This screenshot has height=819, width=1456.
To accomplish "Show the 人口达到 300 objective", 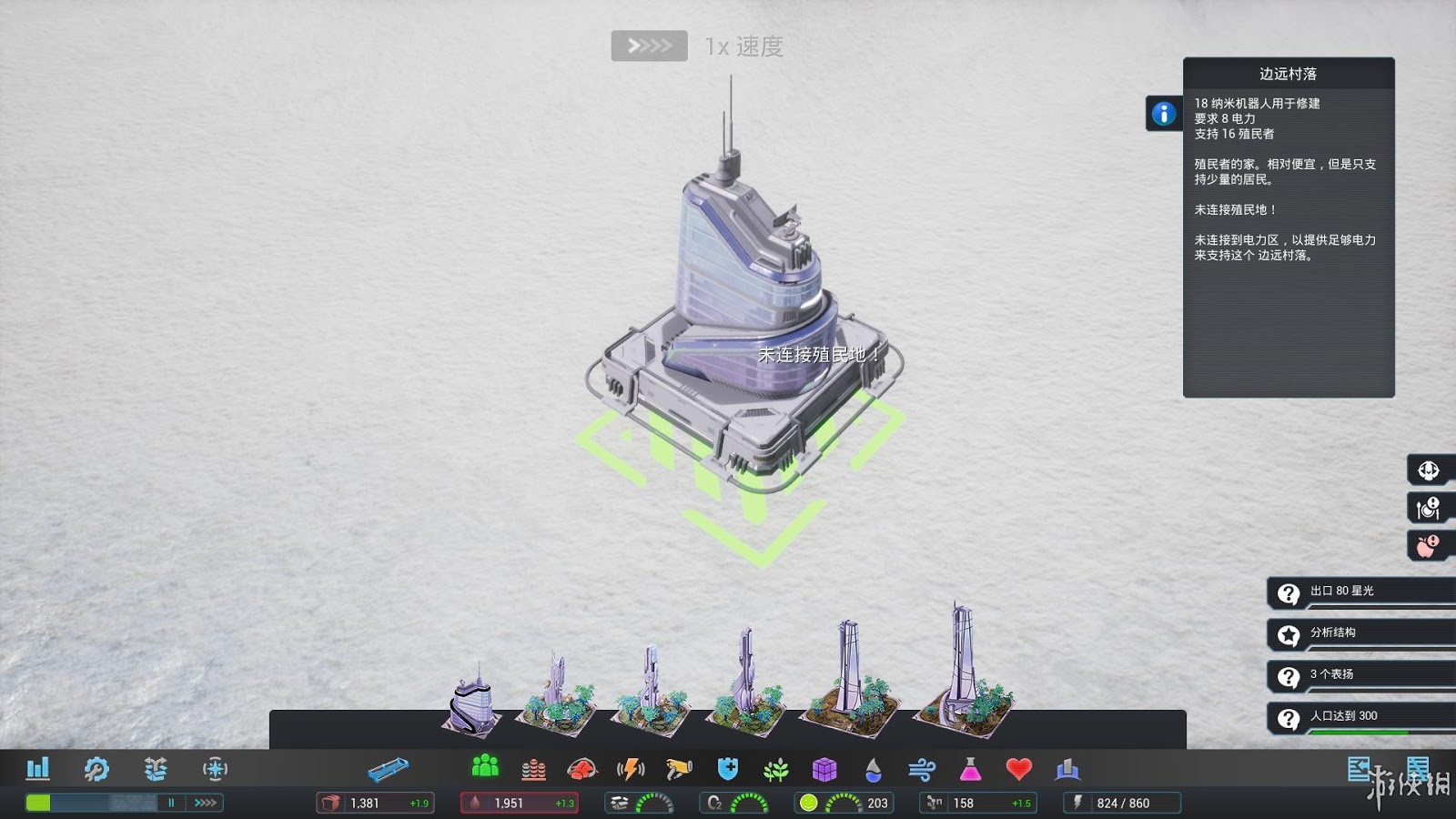I will 1360,718.
